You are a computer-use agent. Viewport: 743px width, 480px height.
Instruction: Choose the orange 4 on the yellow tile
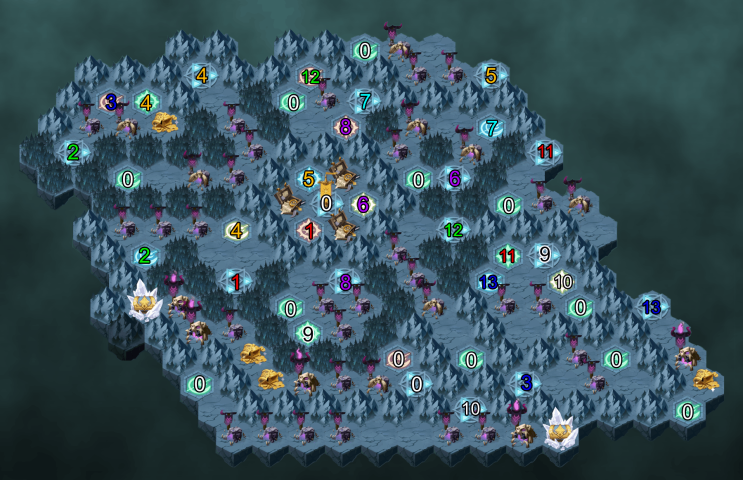pyautogui.click(x=236, y=230)
